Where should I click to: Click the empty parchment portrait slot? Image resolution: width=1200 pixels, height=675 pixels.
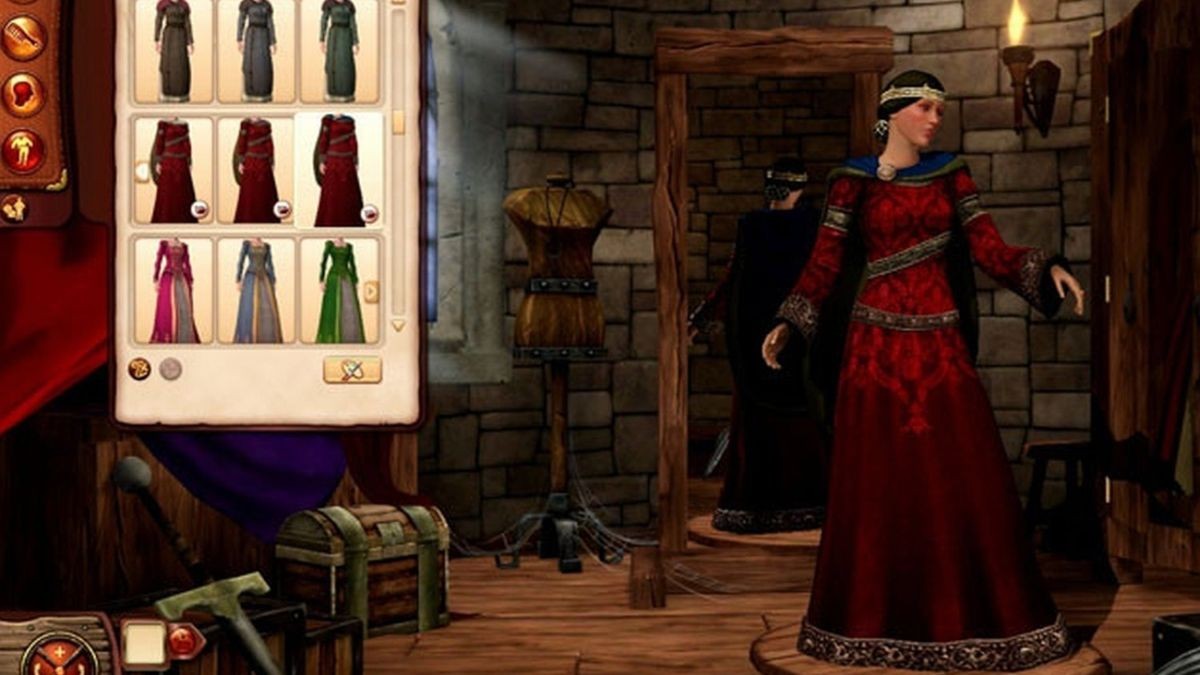click(143, 643)
